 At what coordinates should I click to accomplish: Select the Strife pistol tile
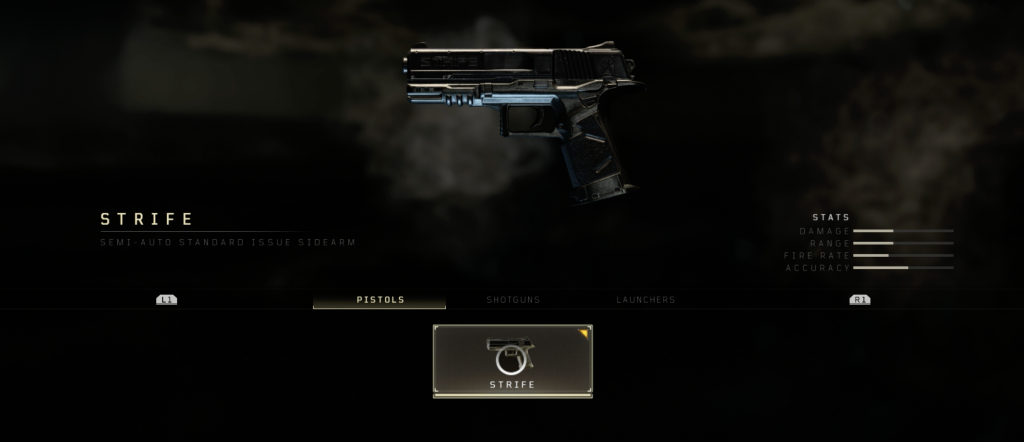point(512,360)
